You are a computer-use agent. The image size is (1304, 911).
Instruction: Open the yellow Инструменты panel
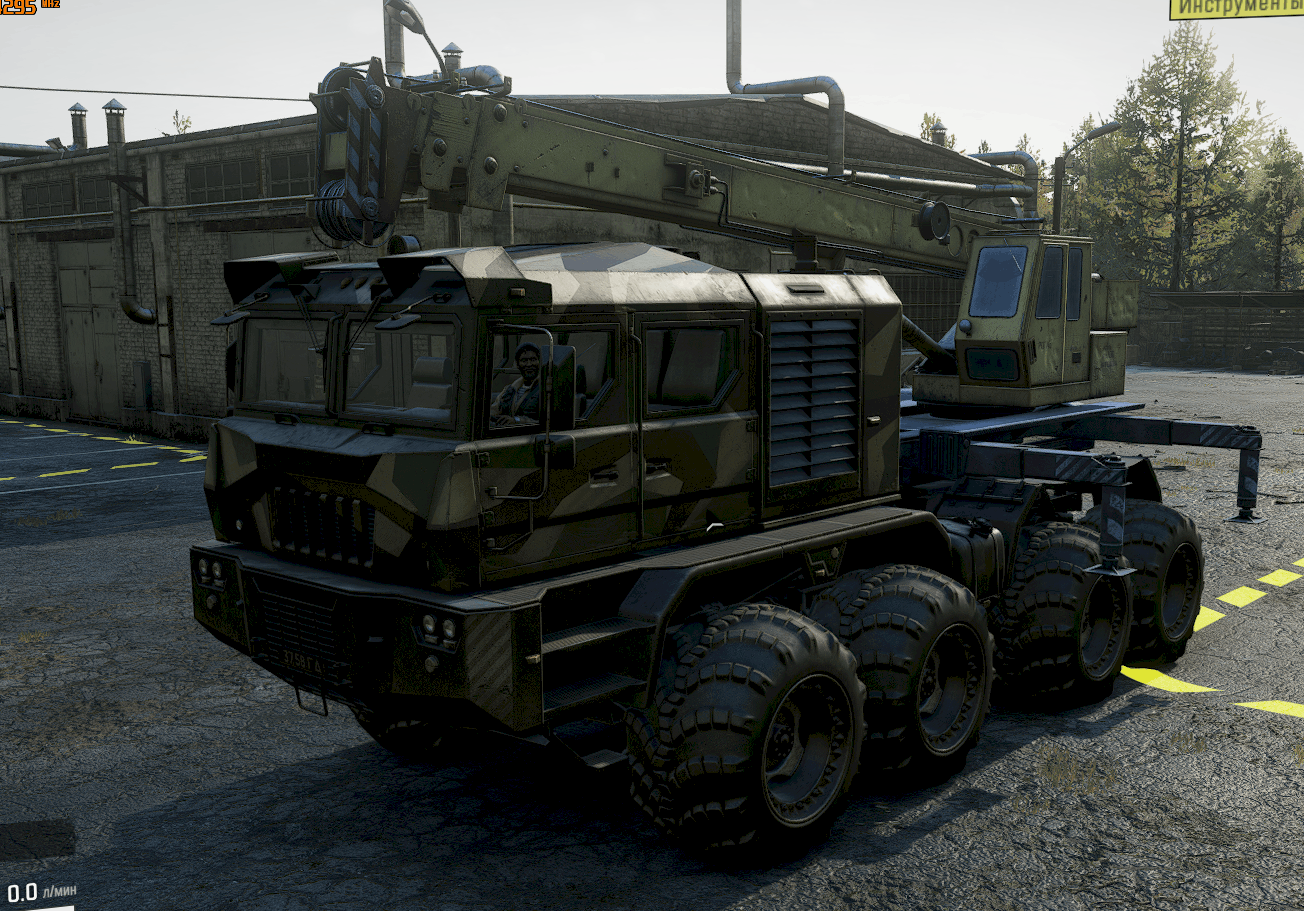(1237, 9)
